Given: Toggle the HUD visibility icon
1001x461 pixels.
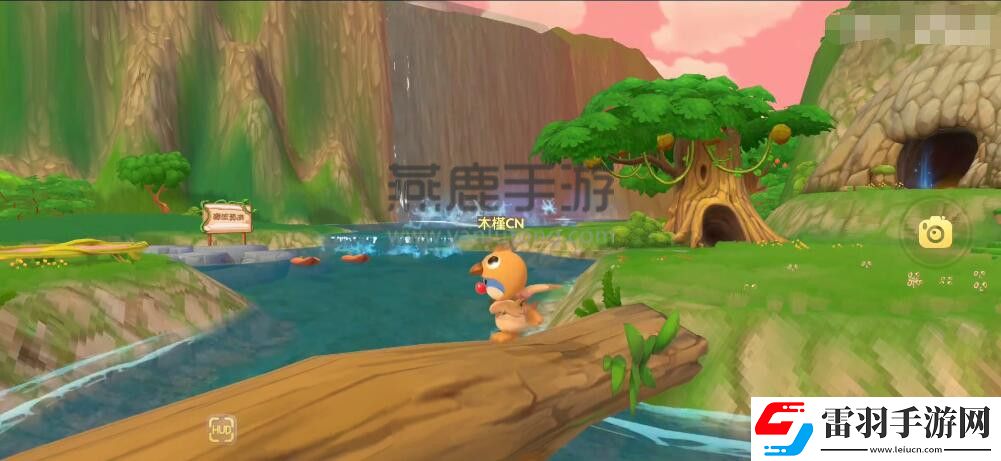Looking at the screenshot, I should [x=222, y=430].
